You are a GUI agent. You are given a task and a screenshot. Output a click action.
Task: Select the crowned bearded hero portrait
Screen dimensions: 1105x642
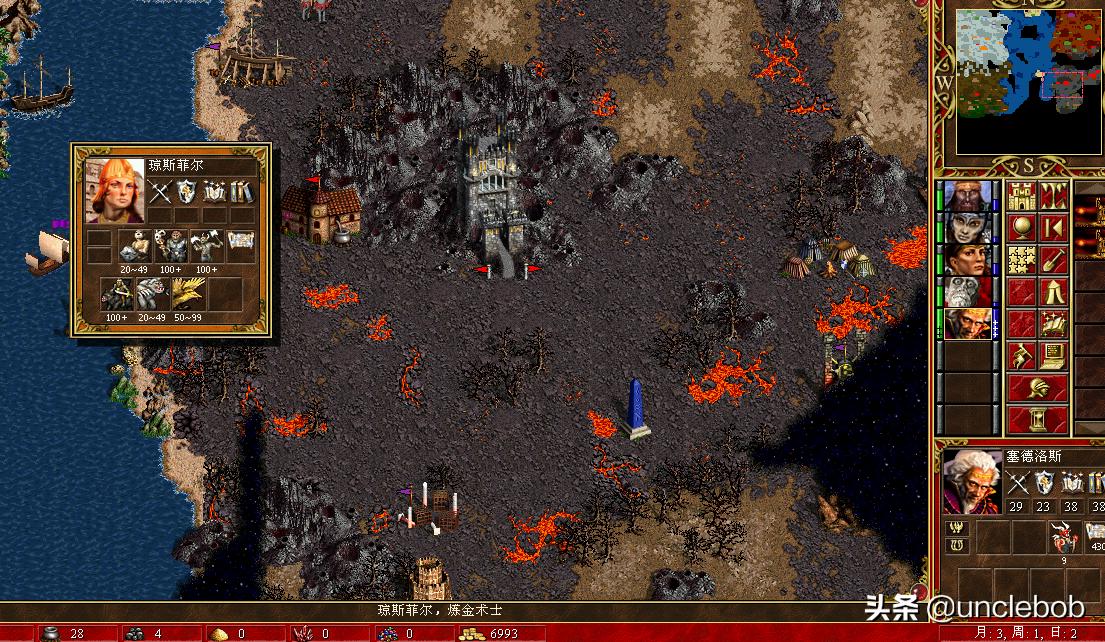[x=968, y=195]
